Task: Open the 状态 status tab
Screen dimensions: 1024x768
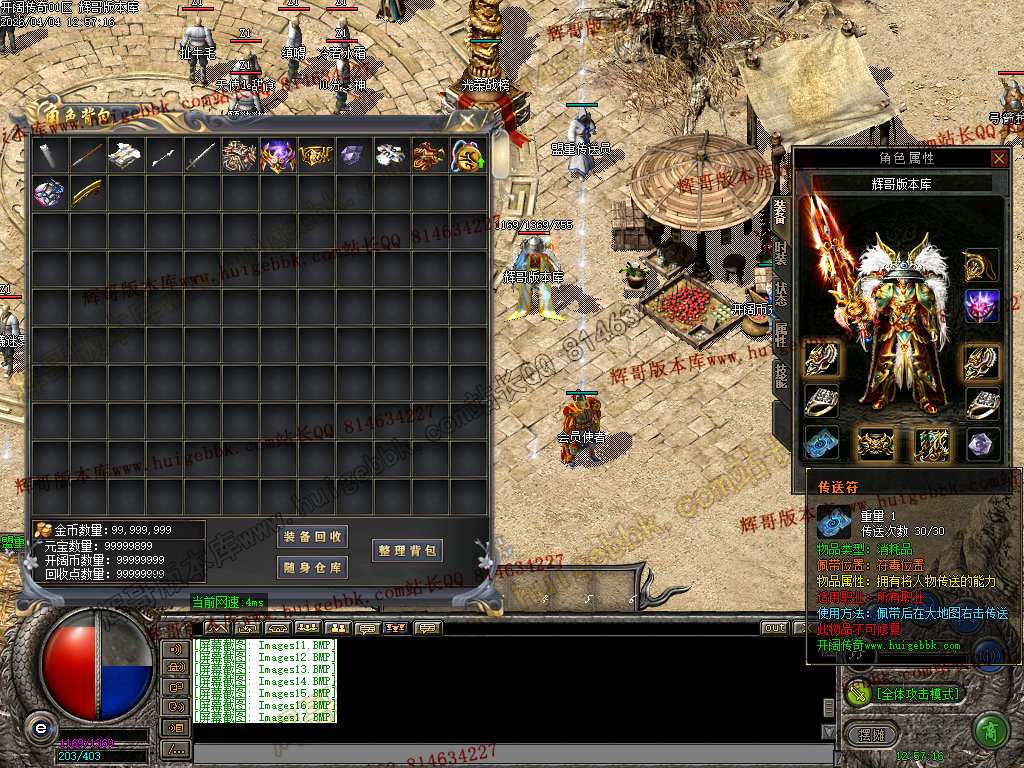Action: click(x=781, y=293)
